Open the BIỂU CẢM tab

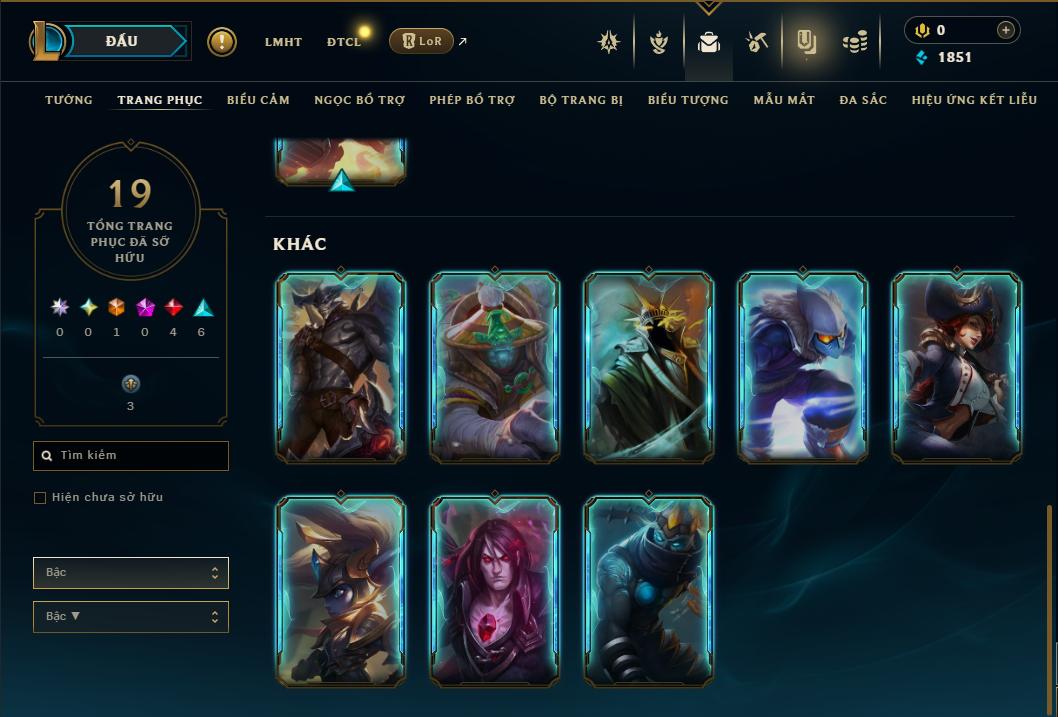point(258,100)
